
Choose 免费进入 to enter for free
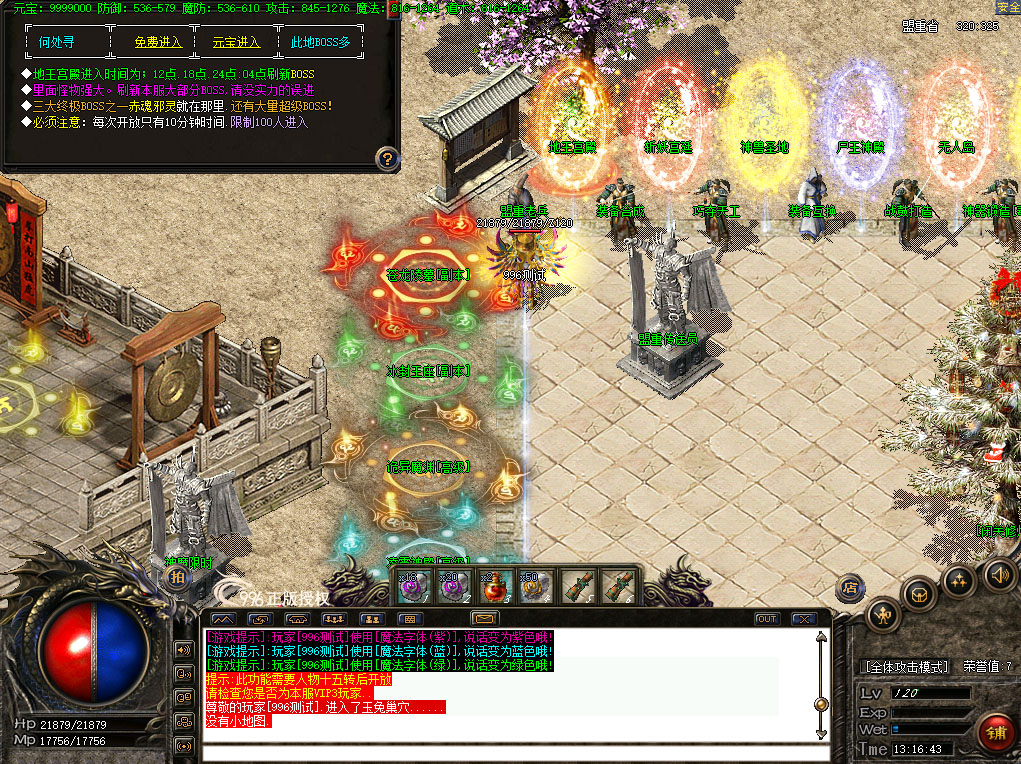tap(158, 42)
